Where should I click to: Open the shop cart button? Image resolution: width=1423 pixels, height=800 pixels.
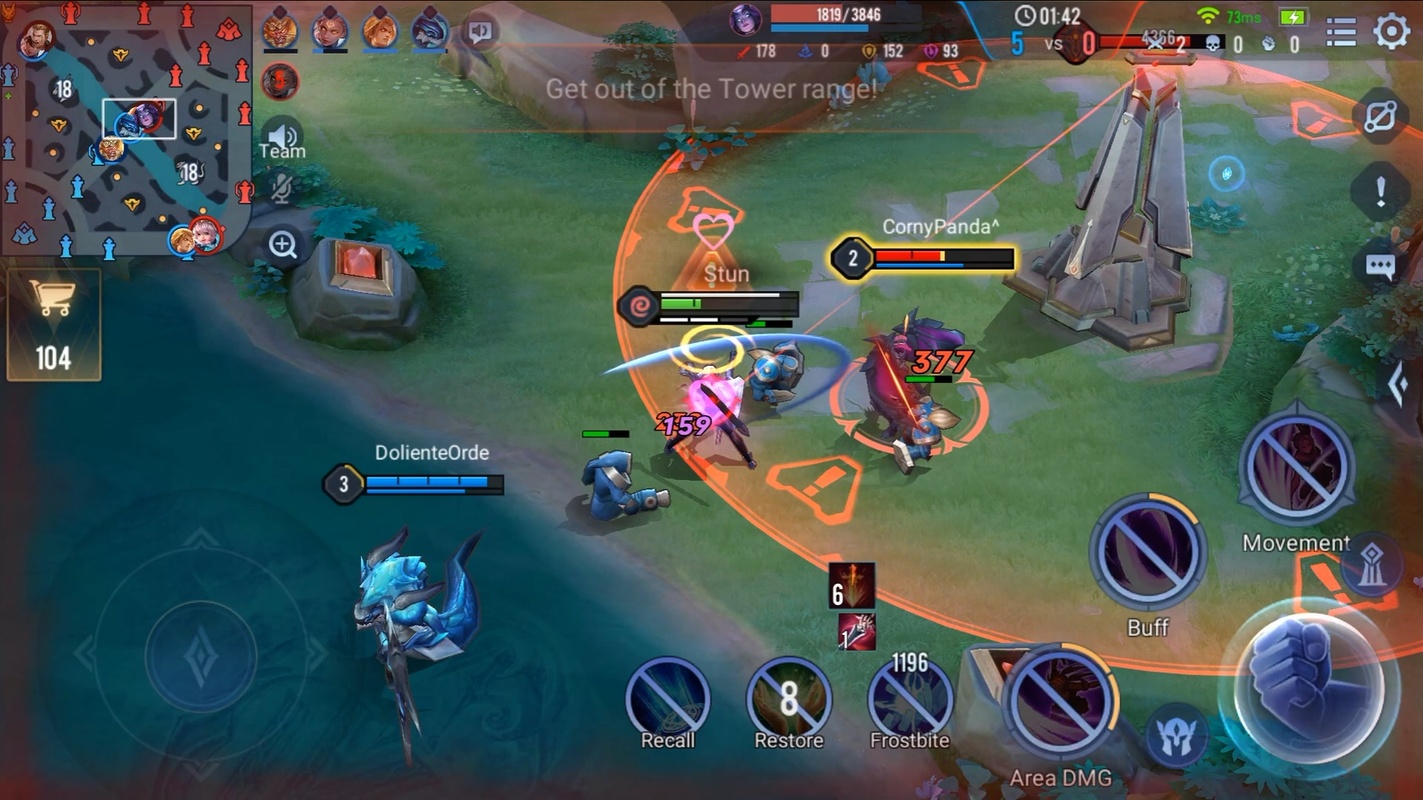coord(54,324)
